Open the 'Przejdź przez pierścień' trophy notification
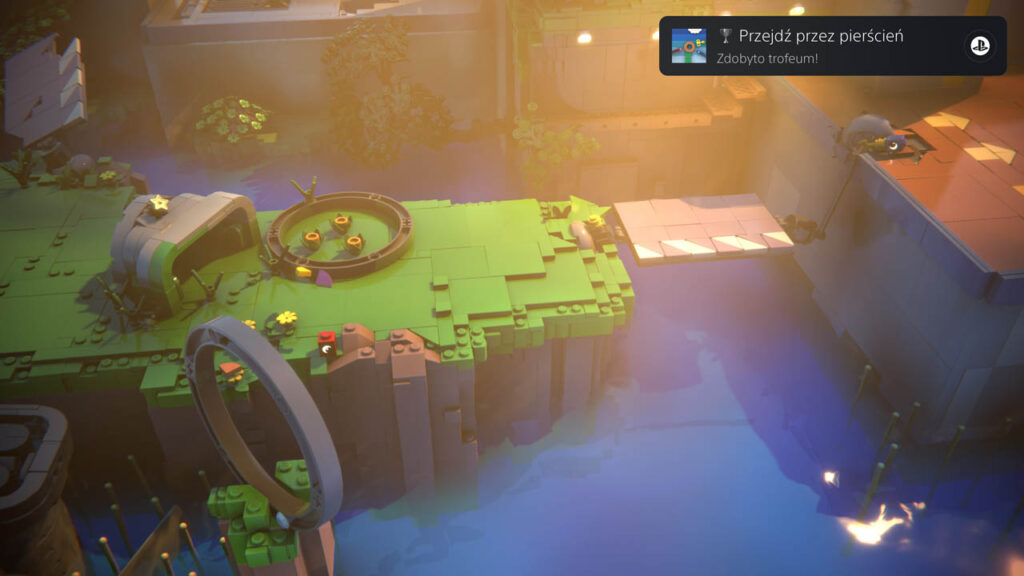This screenshot has width=1024, height=576. point(820,46)
